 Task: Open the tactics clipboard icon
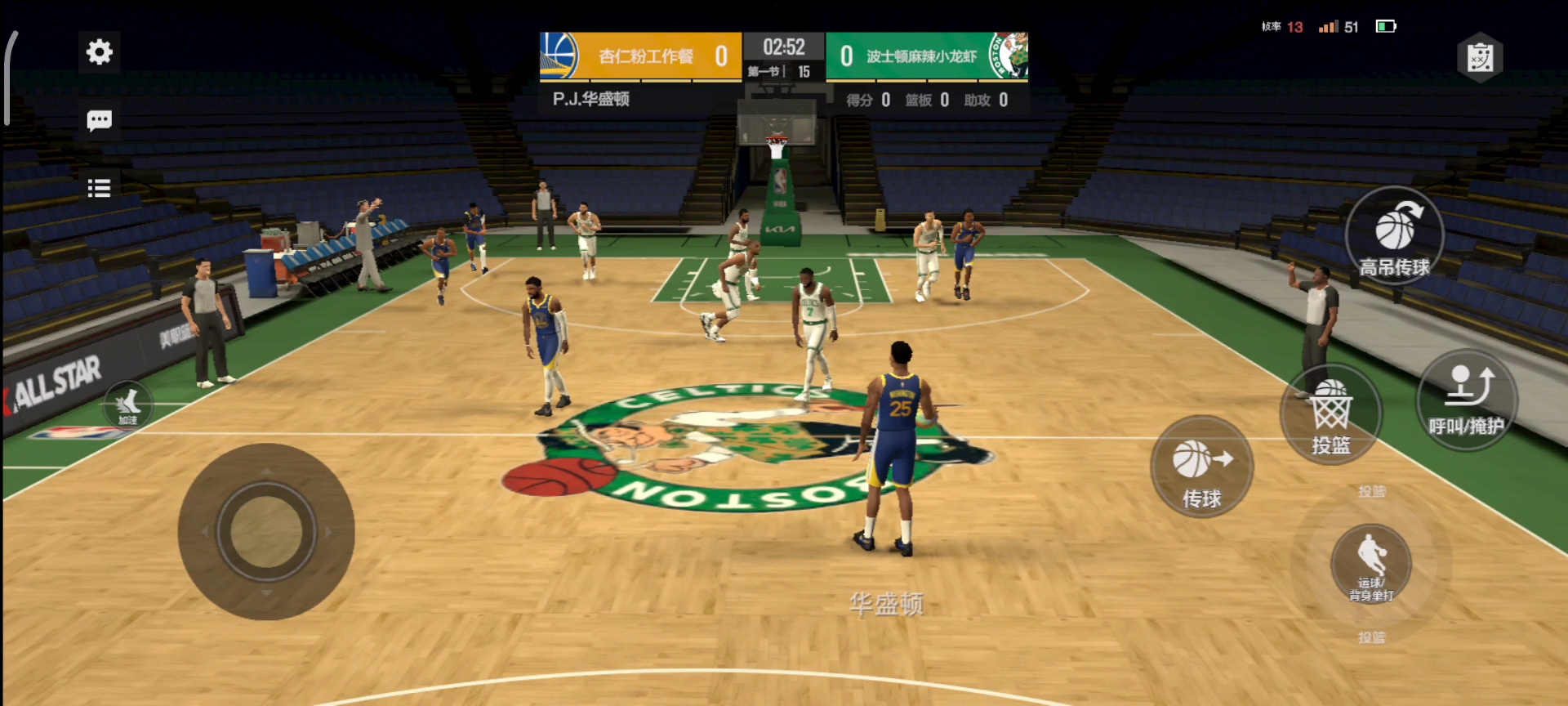[x=1480, y=58]
